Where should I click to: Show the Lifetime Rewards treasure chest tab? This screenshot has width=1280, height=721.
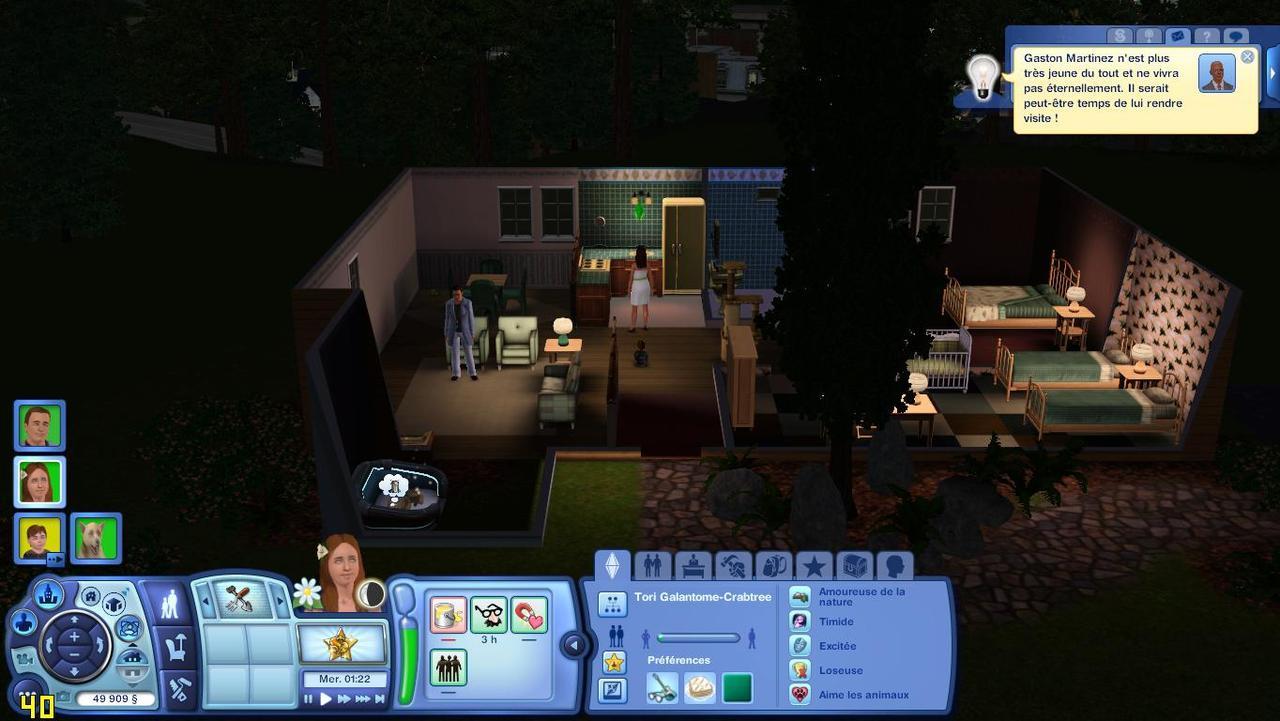(854, 566)
